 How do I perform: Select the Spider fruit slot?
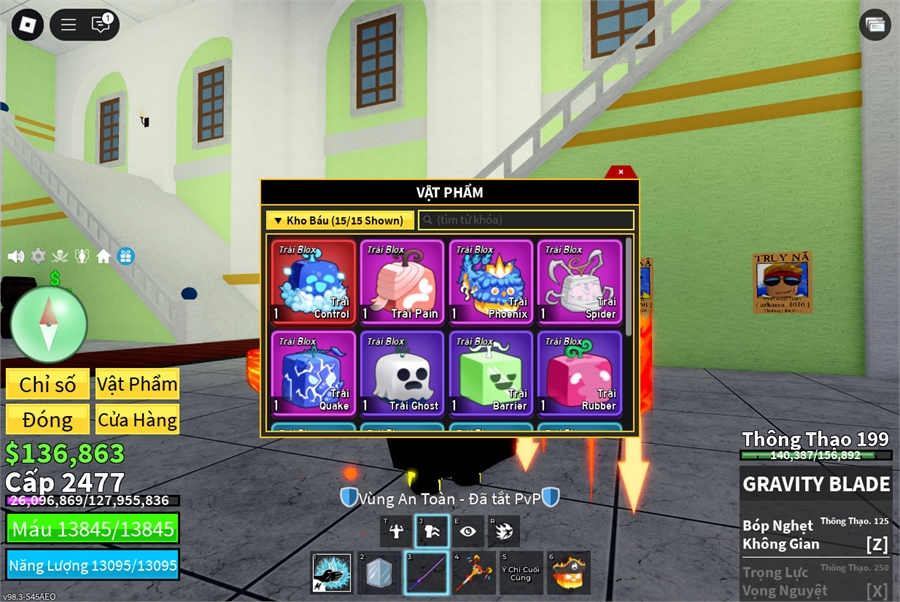click(578, 282)
